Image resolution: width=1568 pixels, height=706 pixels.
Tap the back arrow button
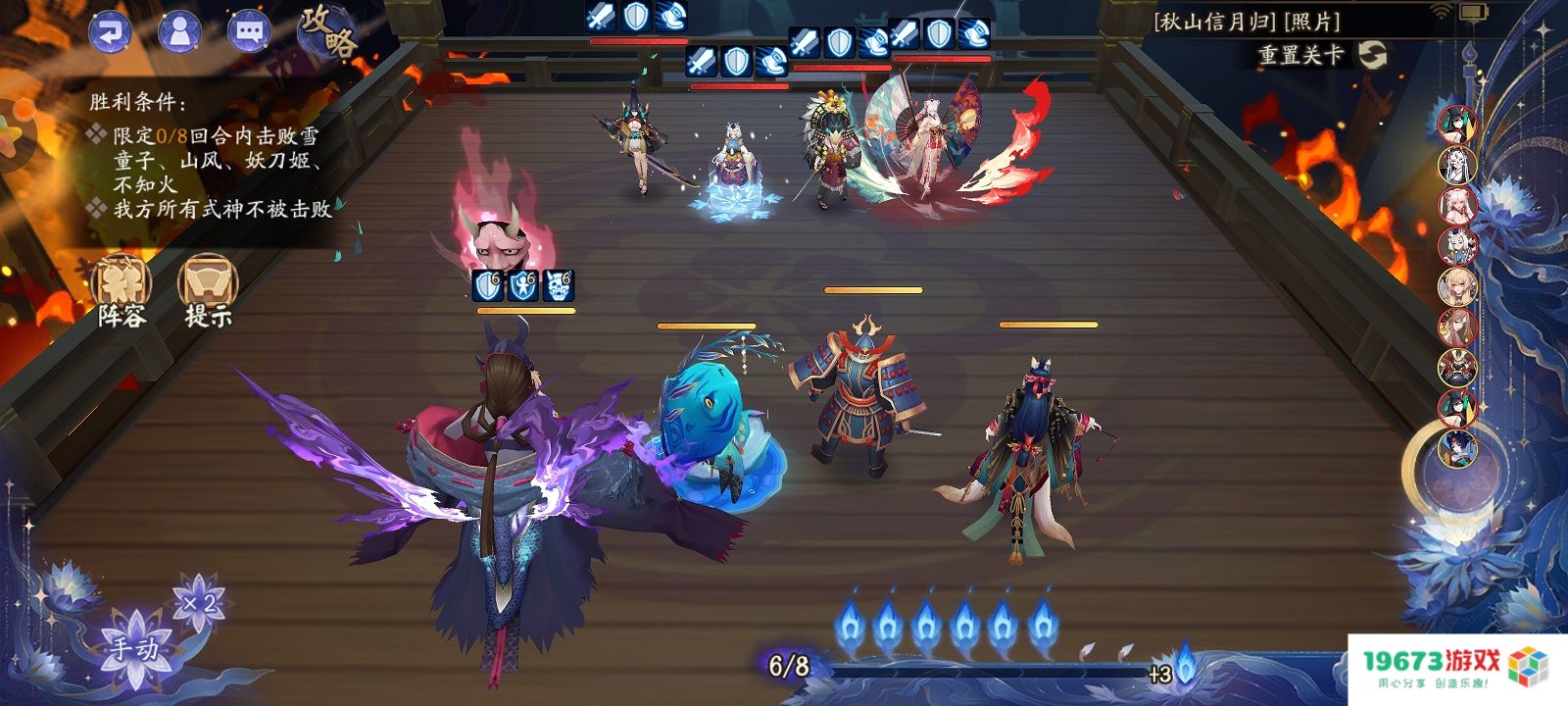[x=110, y=31]
